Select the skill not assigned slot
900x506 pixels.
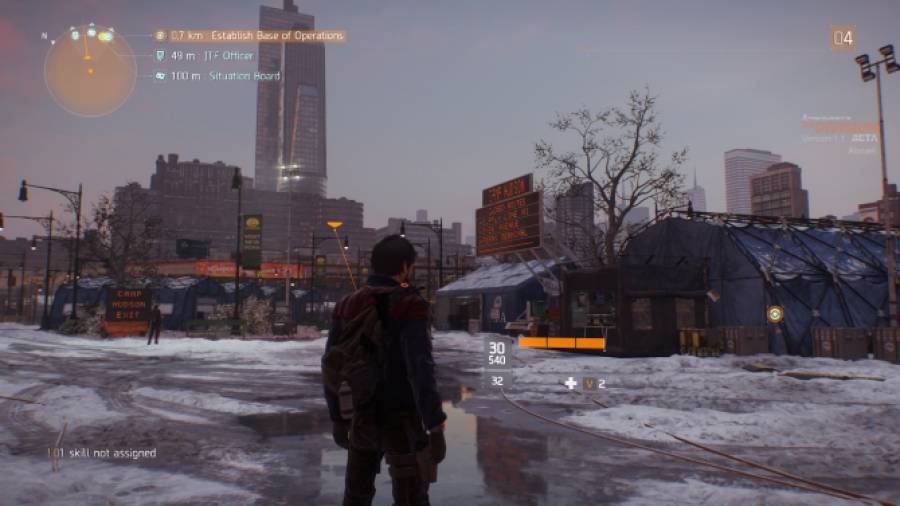coord(105,453)
